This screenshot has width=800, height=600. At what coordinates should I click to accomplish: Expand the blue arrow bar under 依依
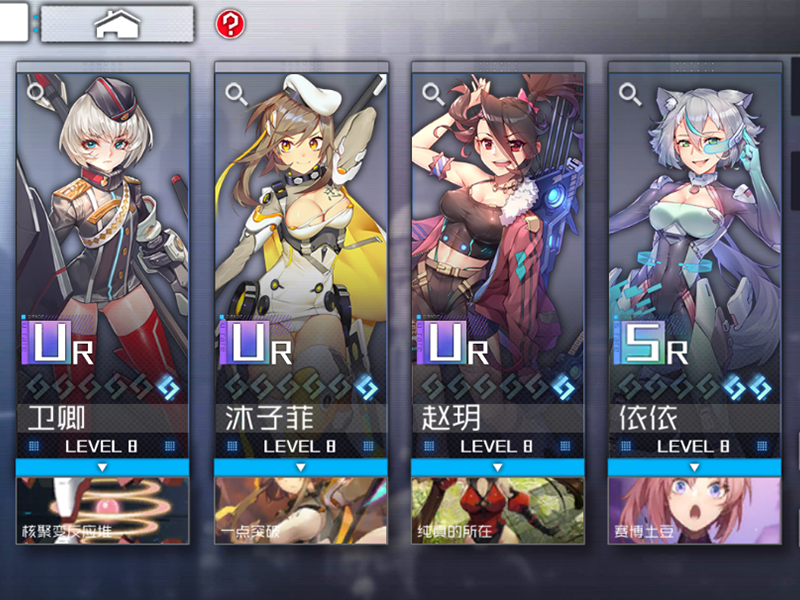pyautogui.click(x=694, y=467)
